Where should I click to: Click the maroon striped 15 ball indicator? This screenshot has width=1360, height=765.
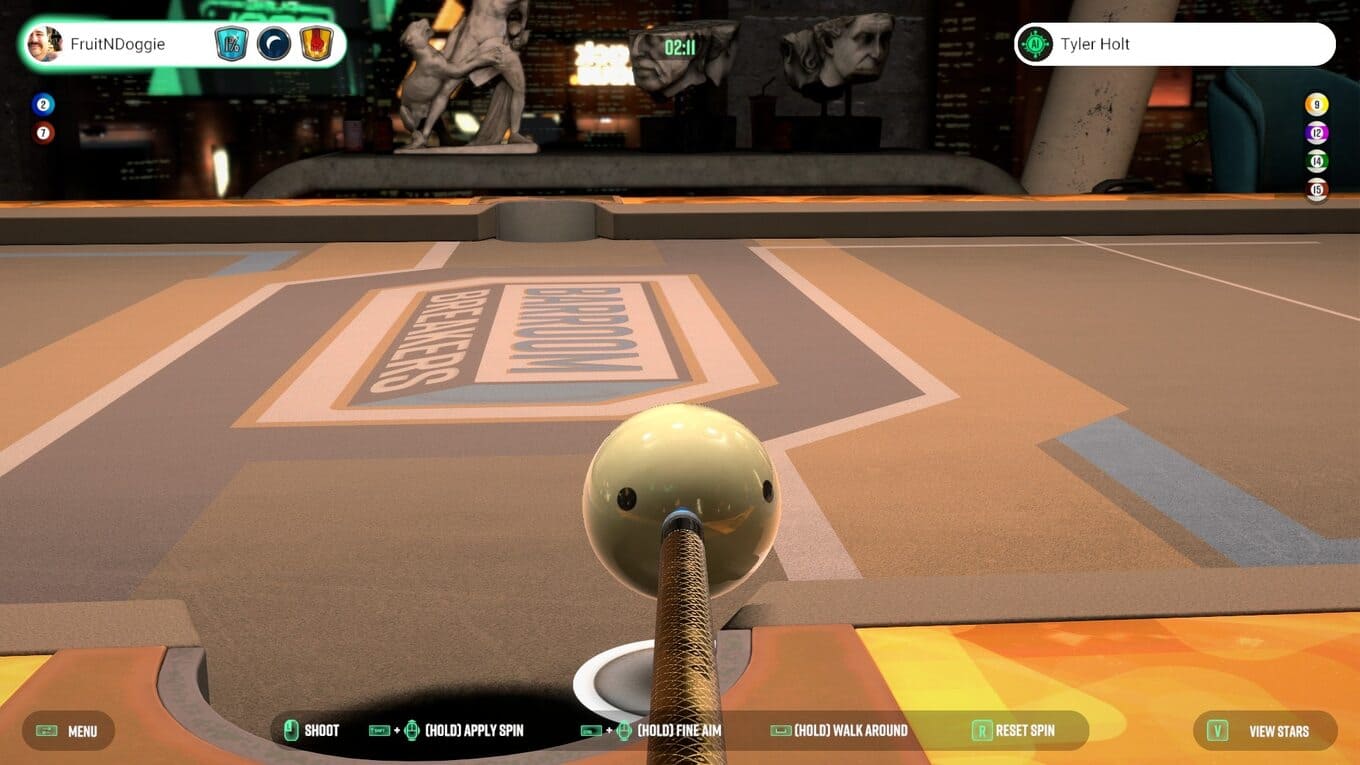tap(1317, 189)
